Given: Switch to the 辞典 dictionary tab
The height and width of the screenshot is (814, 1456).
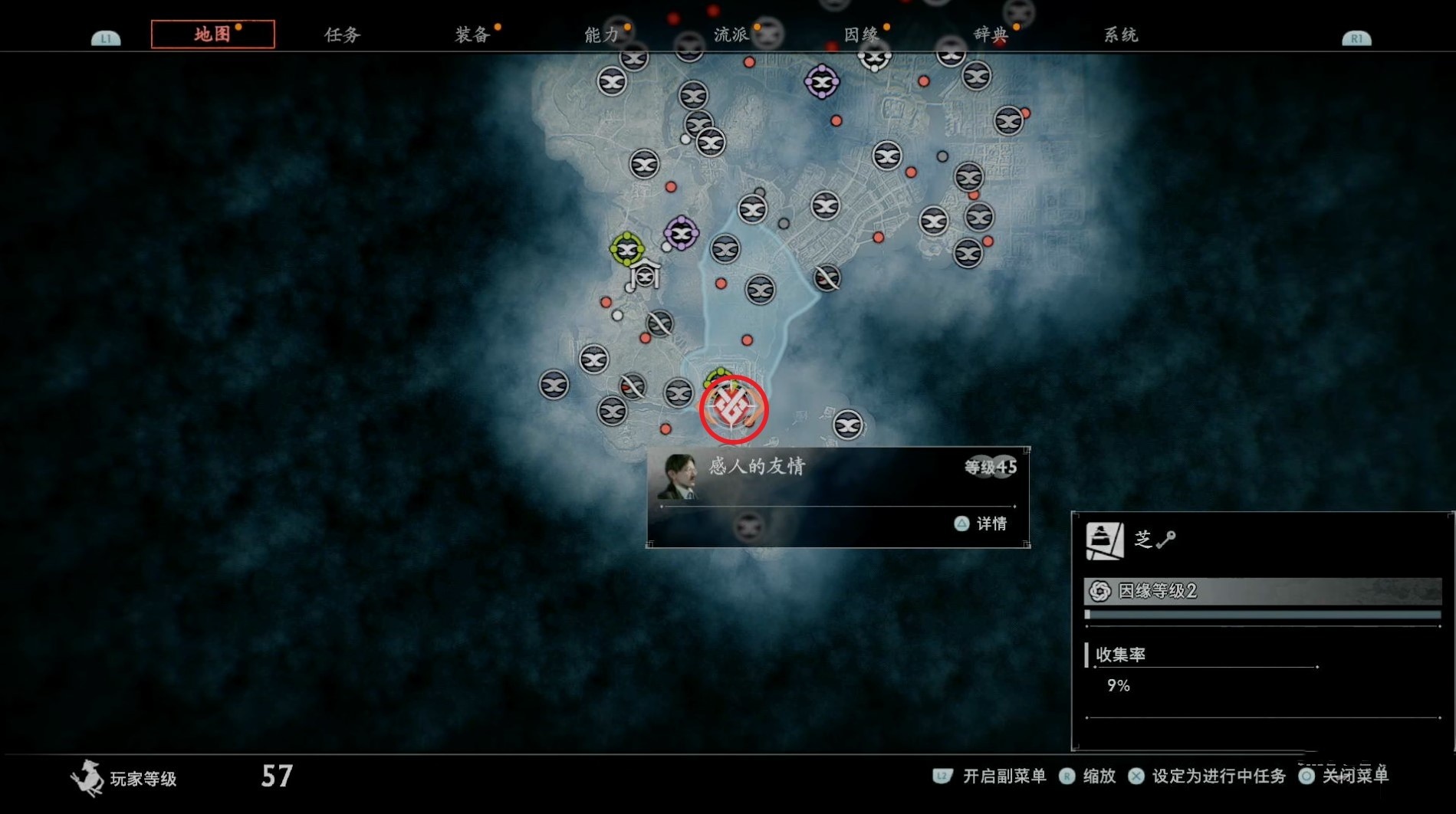Looking at the screenshot, I should (991, 34).
